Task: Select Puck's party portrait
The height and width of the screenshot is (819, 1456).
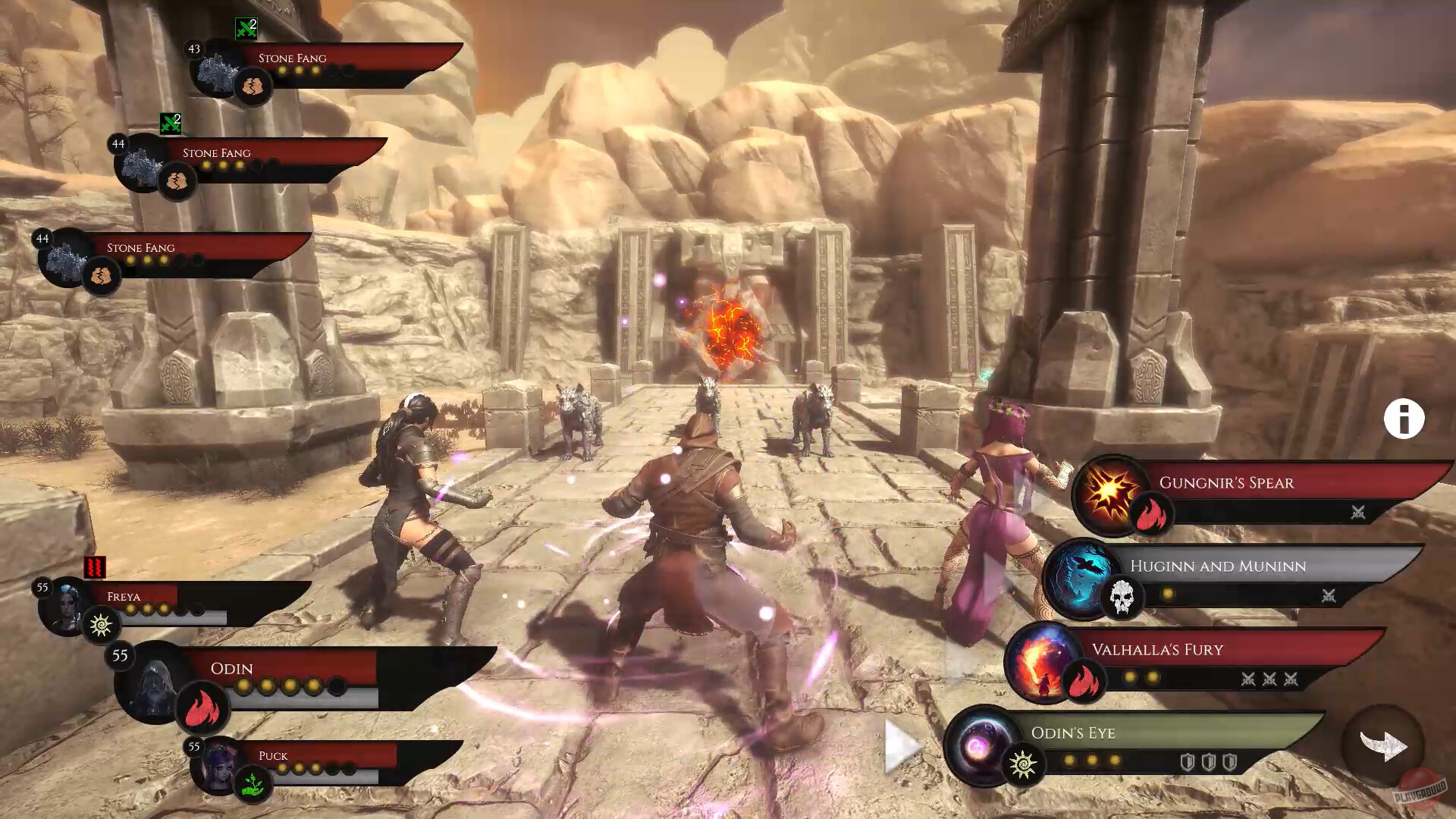Action: coord(218,766)
